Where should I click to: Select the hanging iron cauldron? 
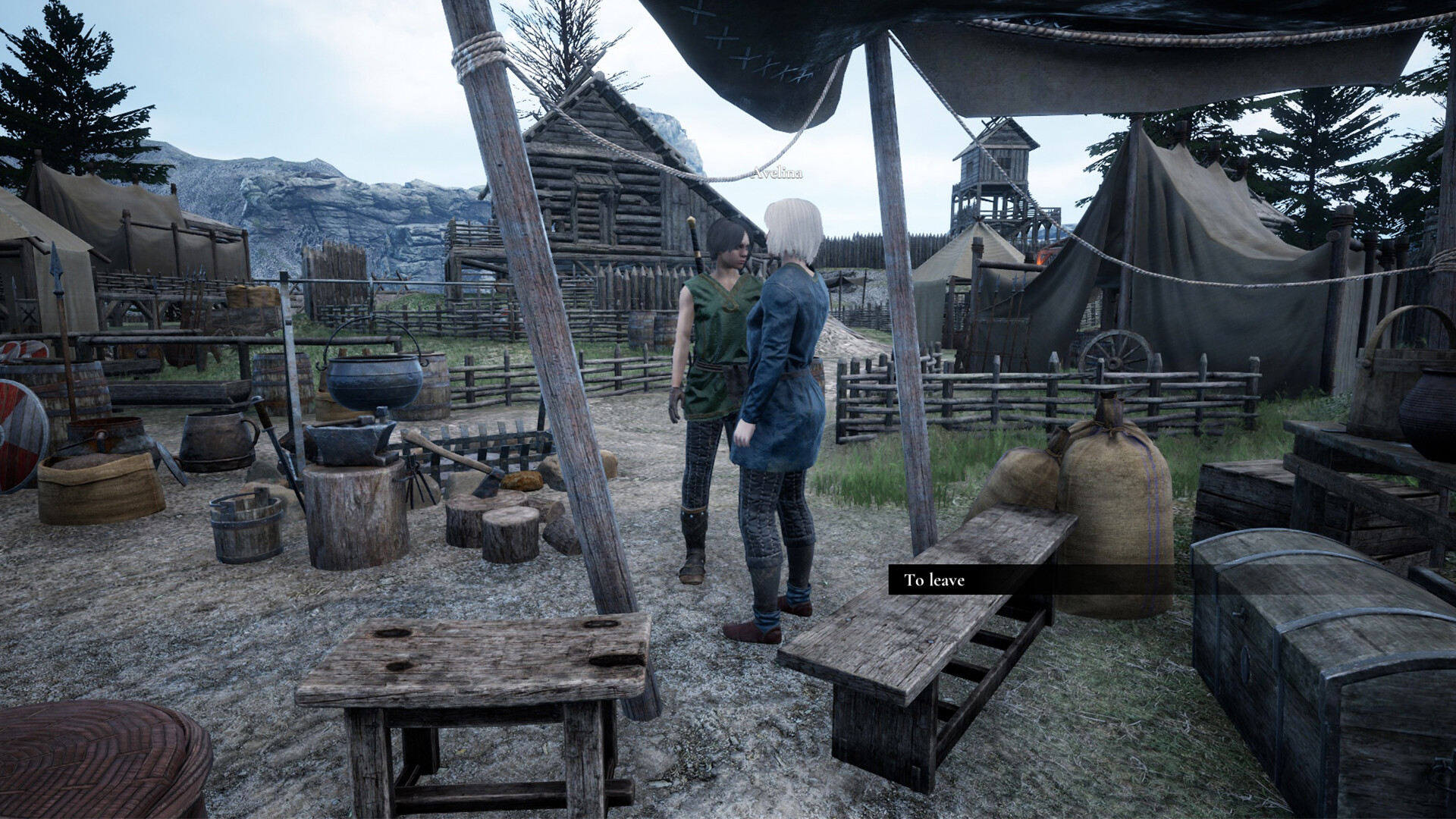[374, 379]
